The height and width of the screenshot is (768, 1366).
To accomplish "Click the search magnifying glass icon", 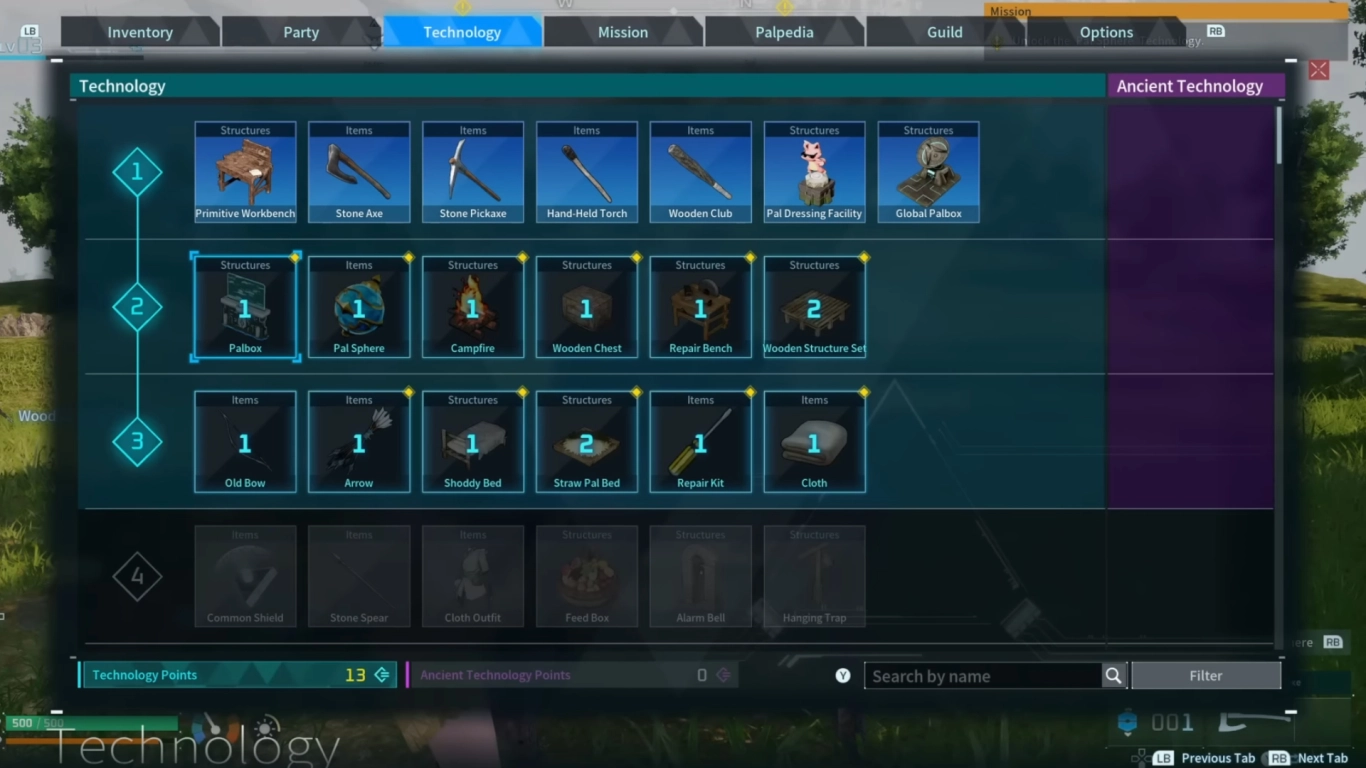I will pos(1113,675).
